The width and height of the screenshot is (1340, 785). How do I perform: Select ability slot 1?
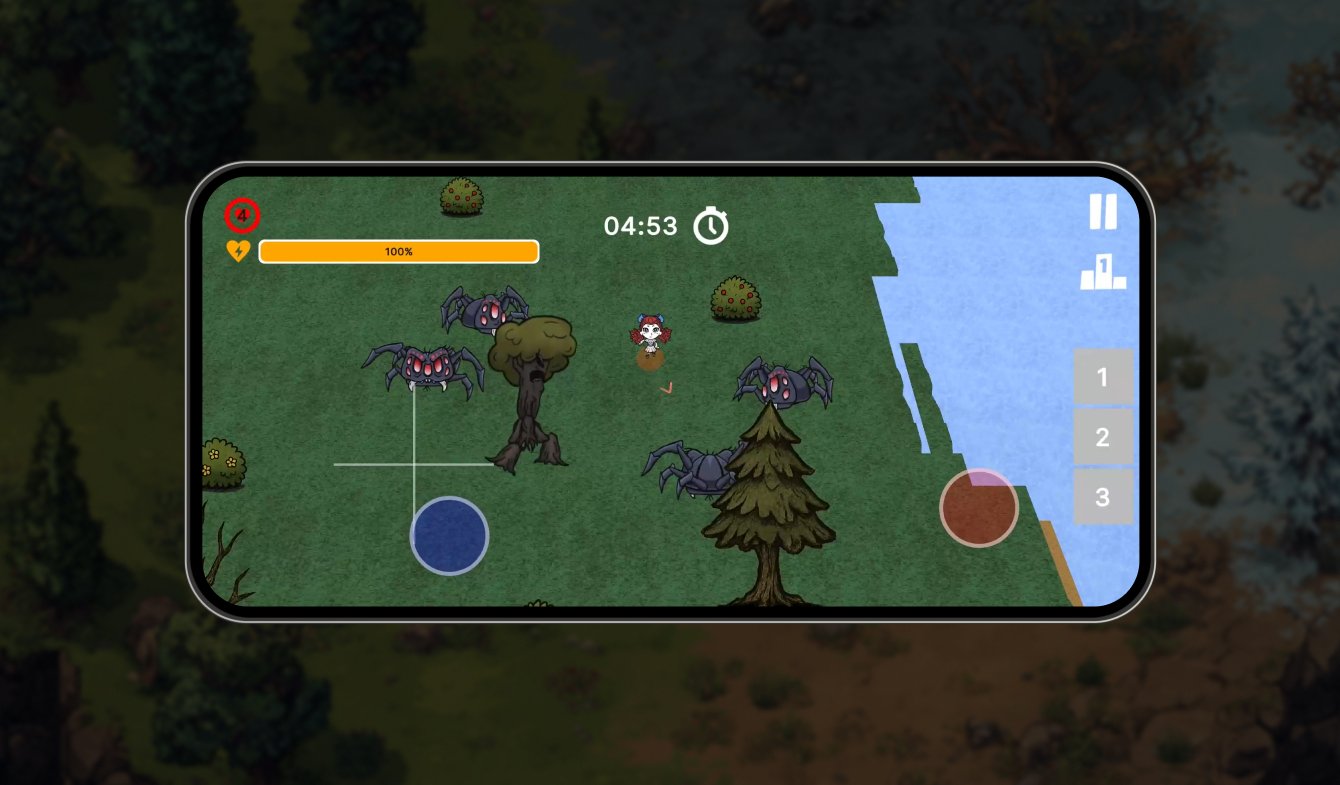[x=1103, y=377]
